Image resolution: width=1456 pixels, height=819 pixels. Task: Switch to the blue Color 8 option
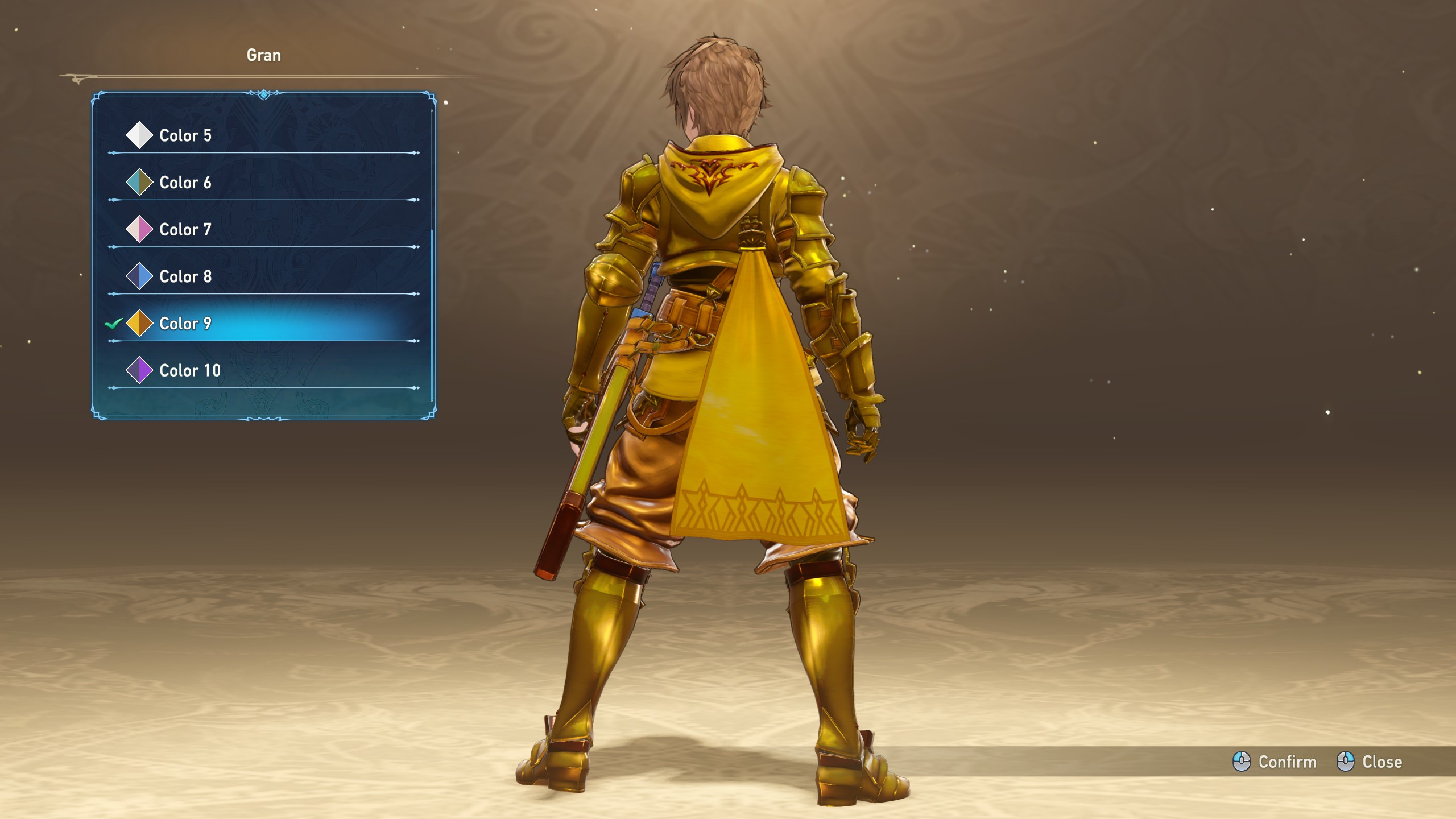tap(185, 276)
